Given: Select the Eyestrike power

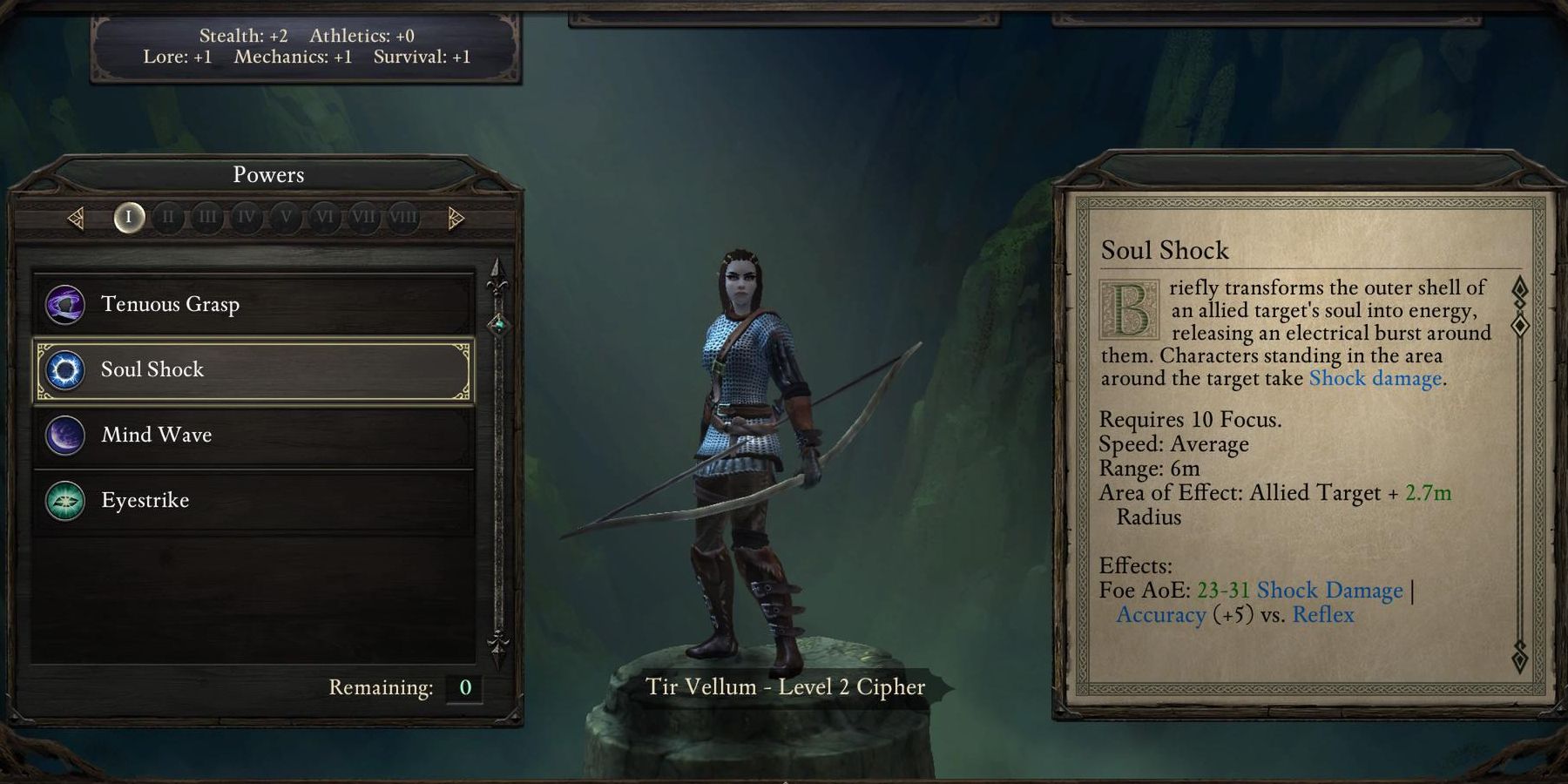Looking at the screenshot, I should coord(253,500).
